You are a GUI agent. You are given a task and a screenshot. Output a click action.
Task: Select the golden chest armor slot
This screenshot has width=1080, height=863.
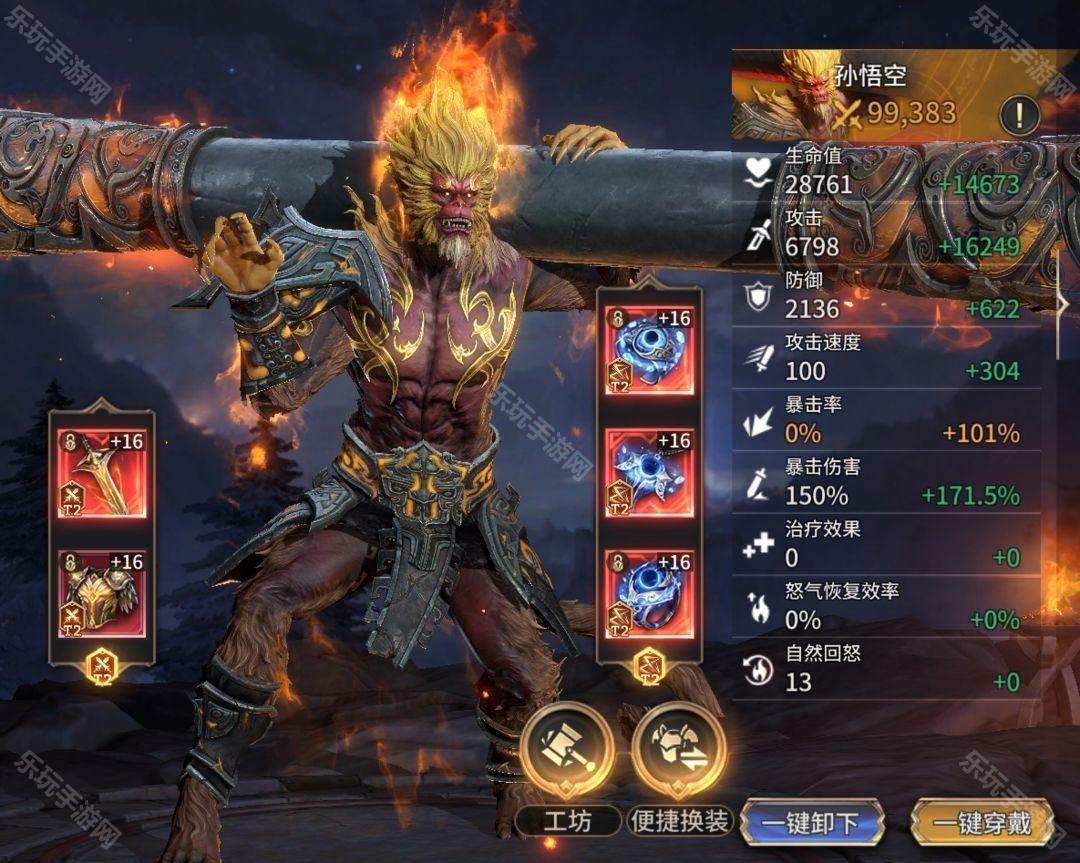pyautogui.click(x=101, y=594)
